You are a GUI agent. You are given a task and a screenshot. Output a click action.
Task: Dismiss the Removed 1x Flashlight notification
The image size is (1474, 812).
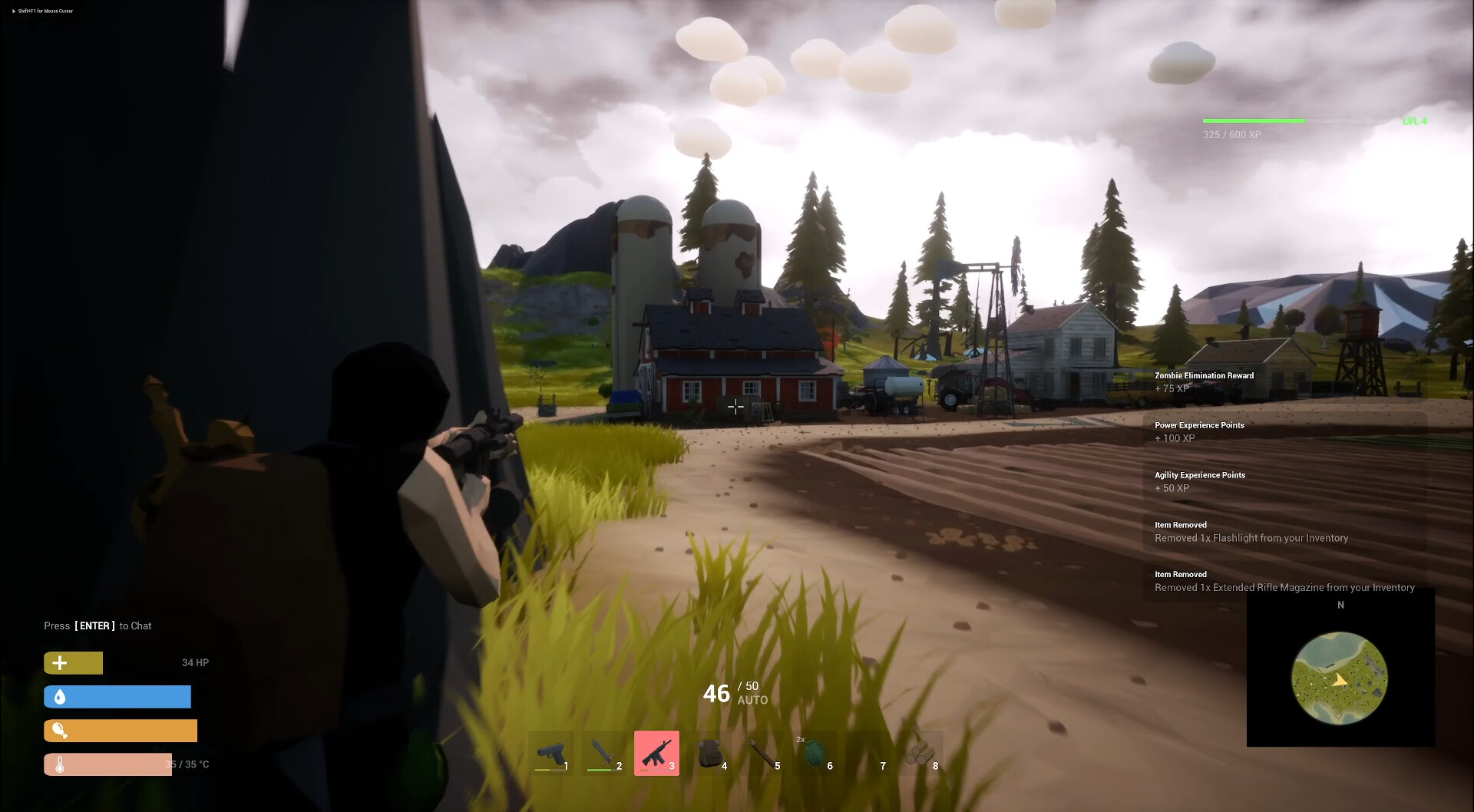point(1251,532)
